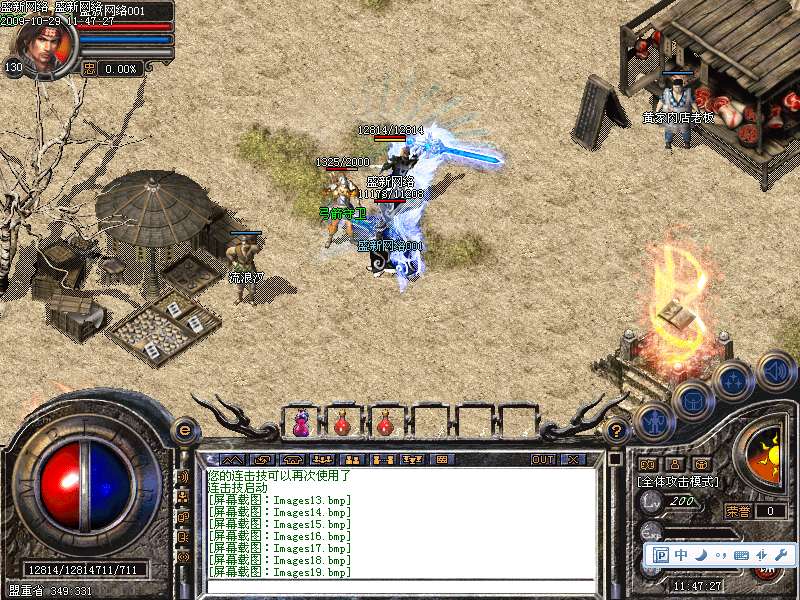Use the purple gourd potion in belt

pos(299,424)
